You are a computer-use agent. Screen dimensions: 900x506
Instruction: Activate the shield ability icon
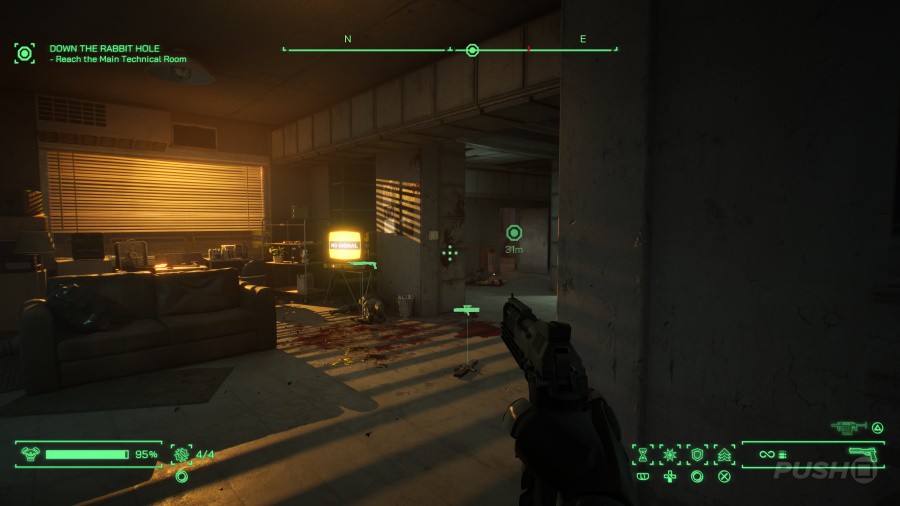[x=696, y=454]
